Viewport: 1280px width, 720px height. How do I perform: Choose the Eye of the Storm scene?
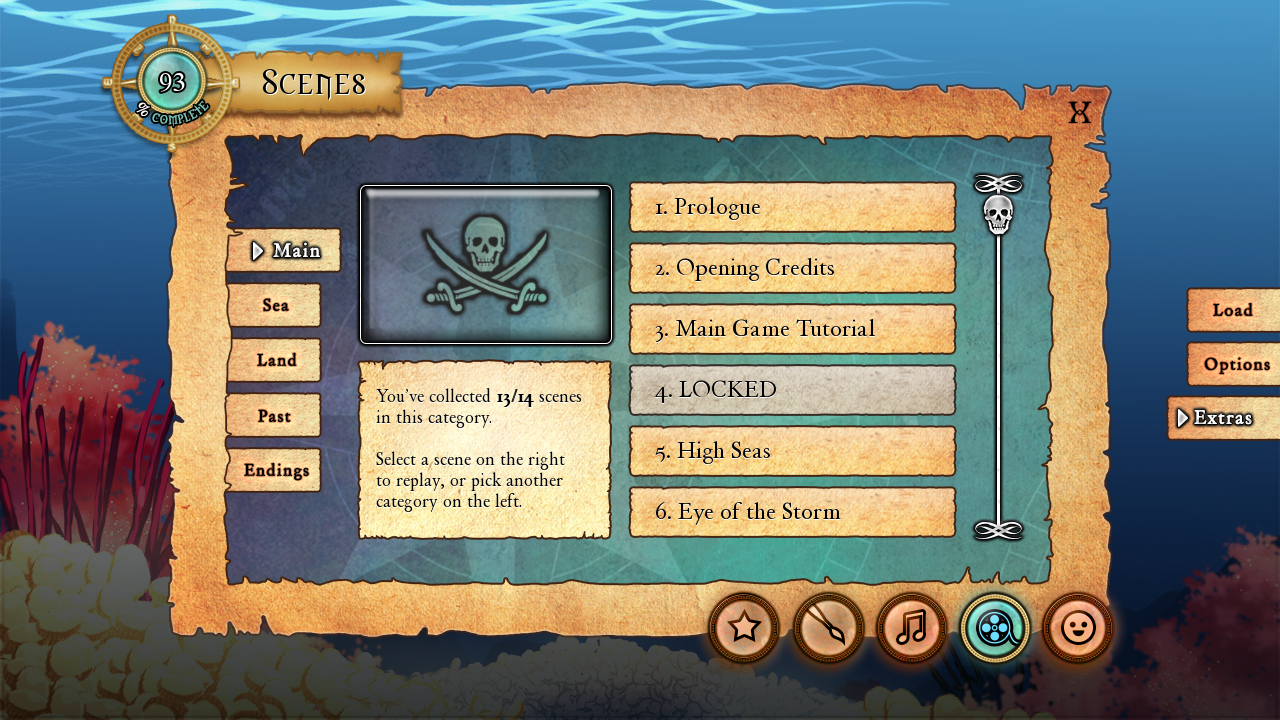point(792,512)
